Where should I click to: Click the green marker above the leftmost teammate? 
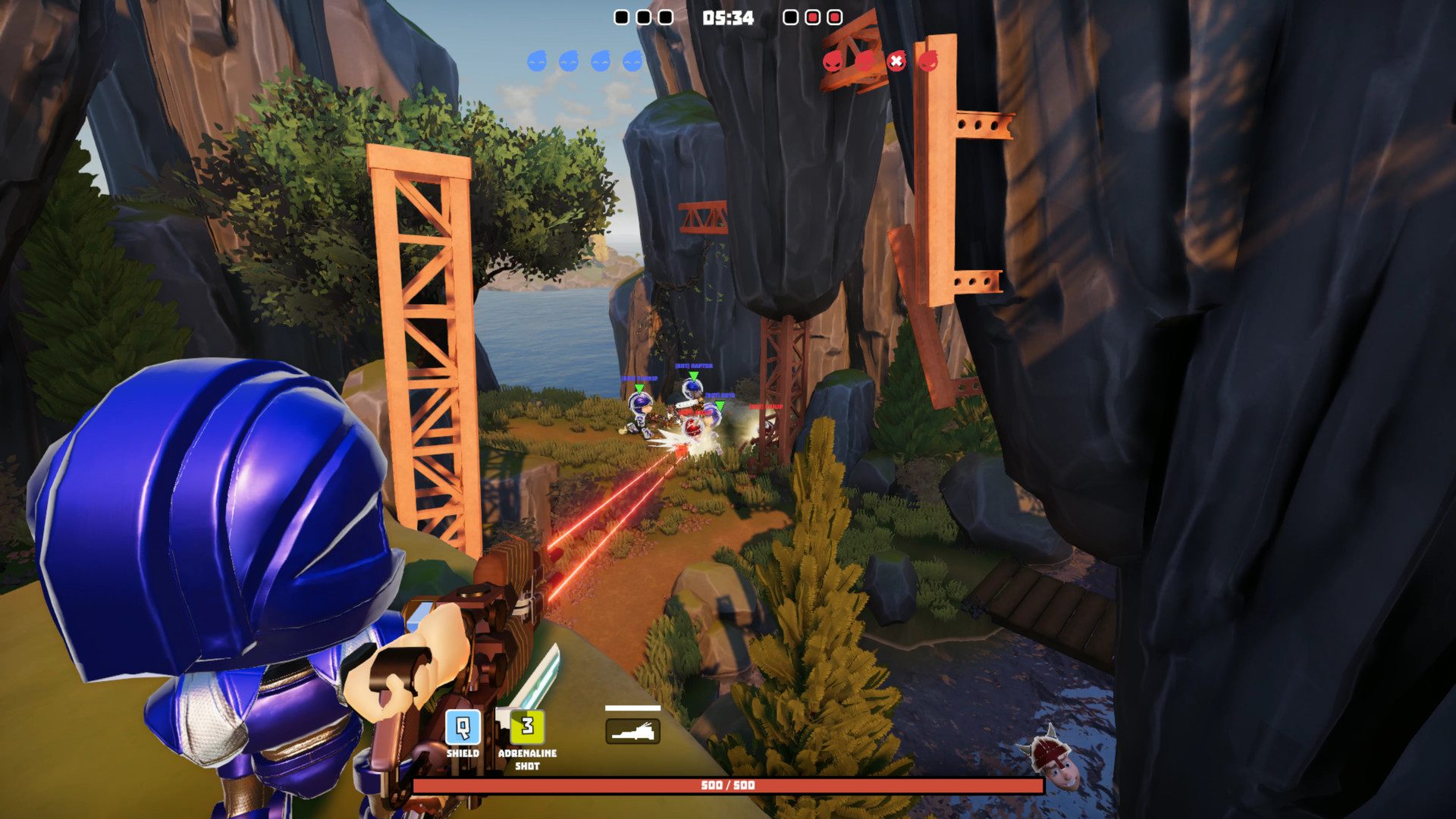(639, 388)
